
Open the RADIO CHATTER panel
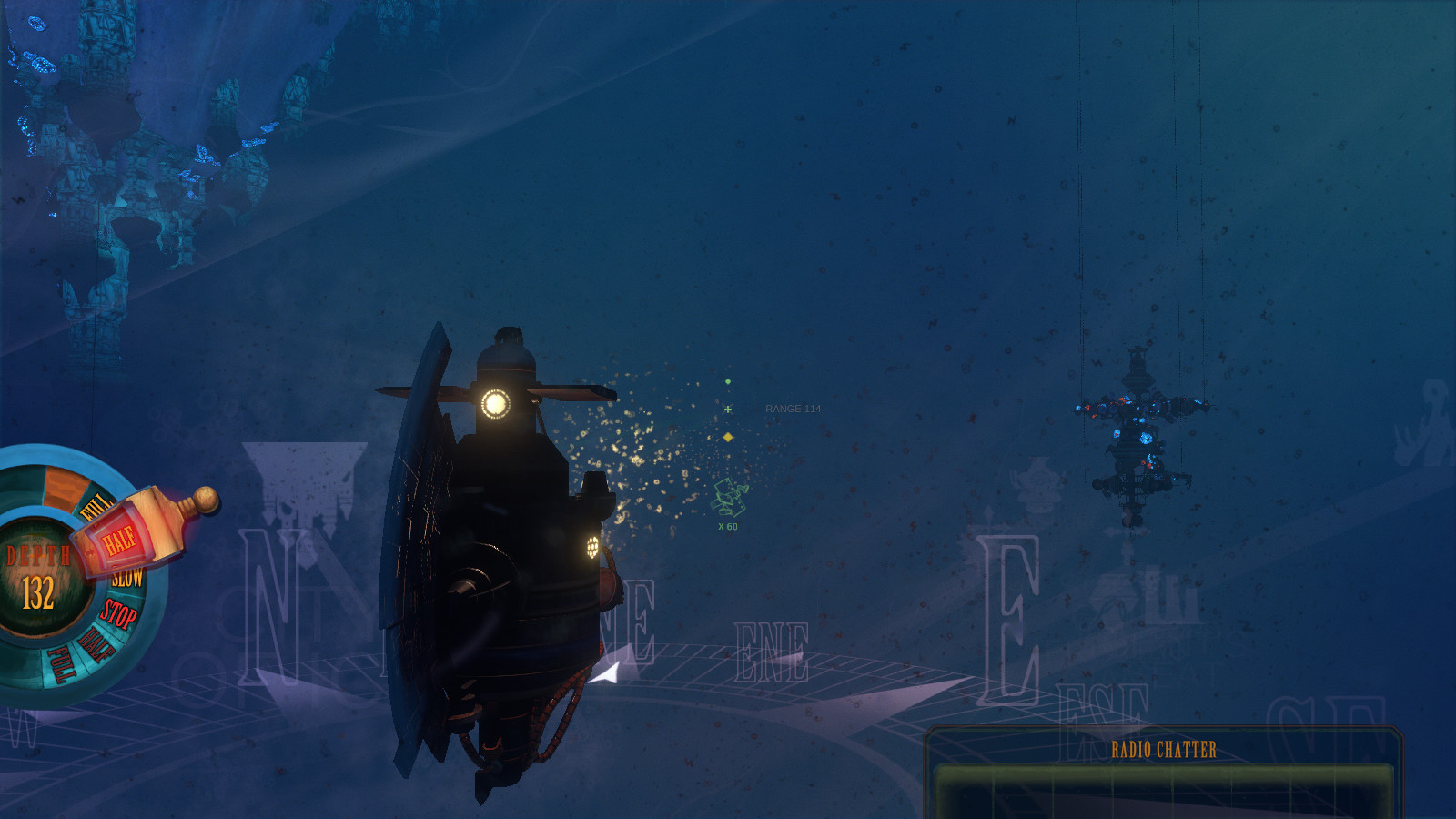(x=1163, y=750)
